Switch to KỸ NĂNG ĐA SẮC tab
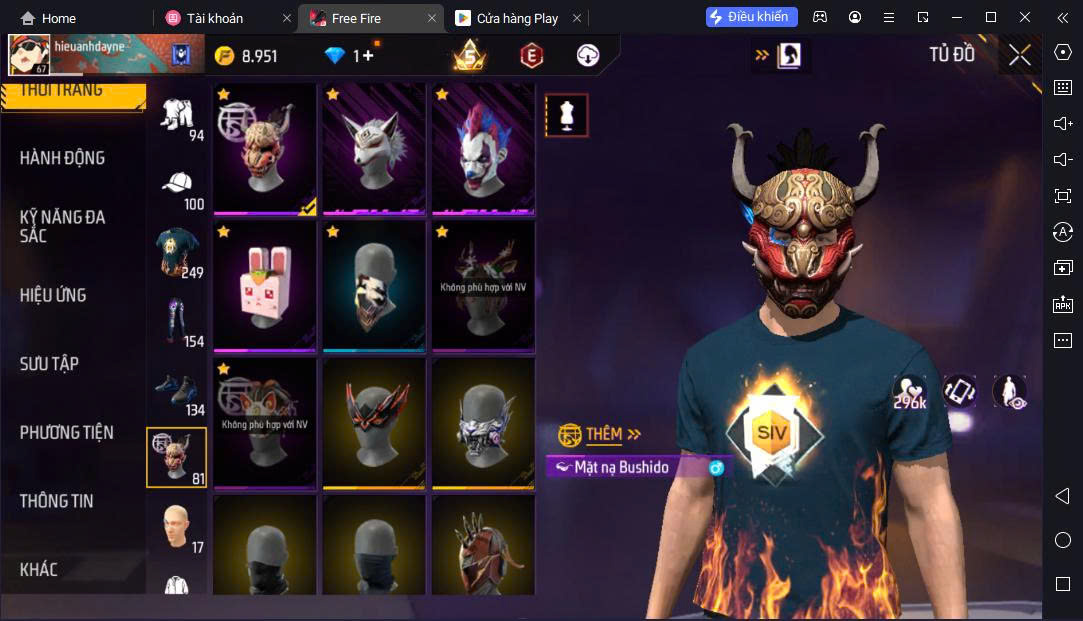This screenshot has height=621, width=1083. (62, 226)
